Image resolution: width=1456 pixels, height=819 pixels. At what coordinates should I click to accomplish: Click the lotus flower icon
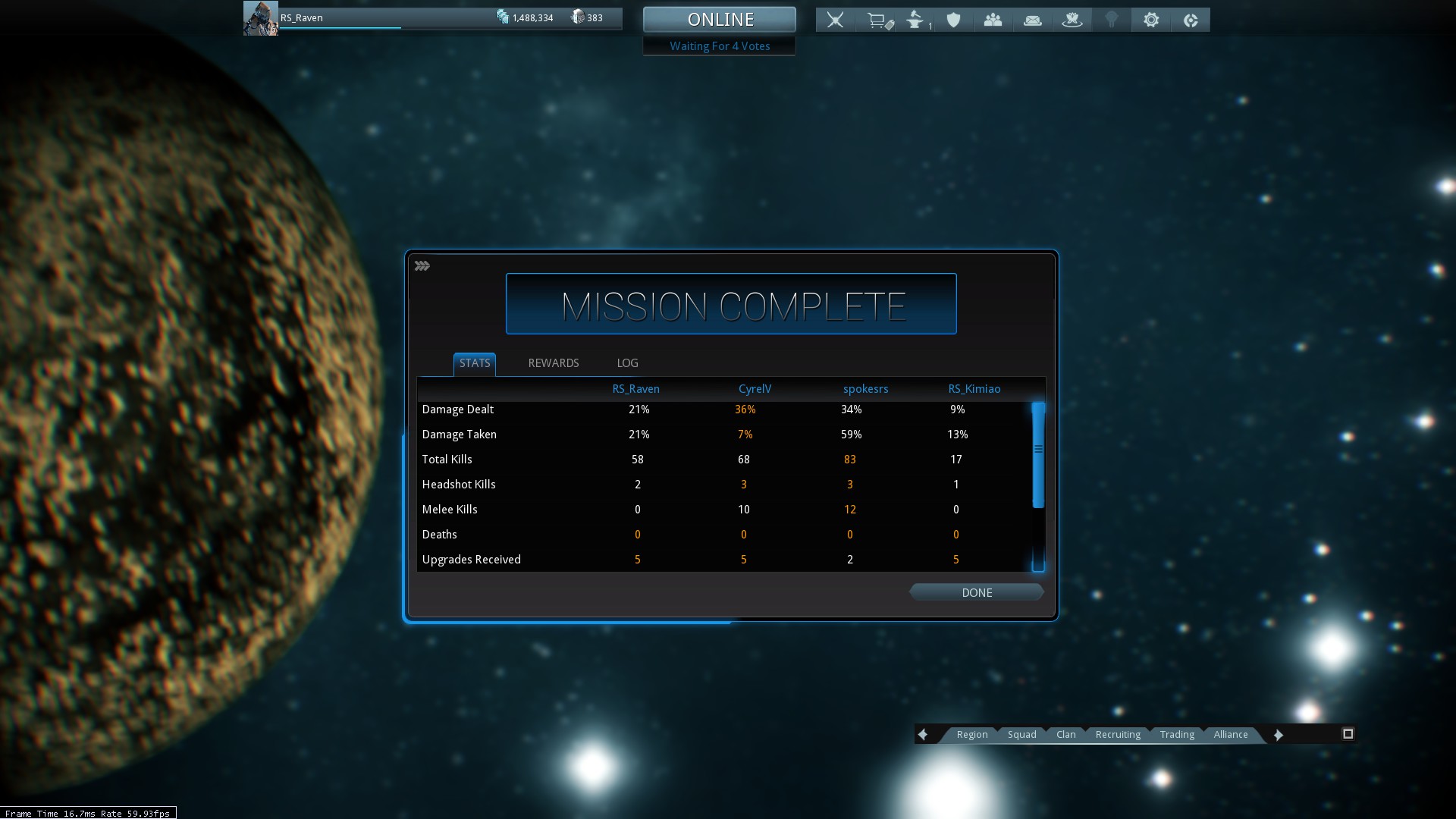(x=1072, y=20)
